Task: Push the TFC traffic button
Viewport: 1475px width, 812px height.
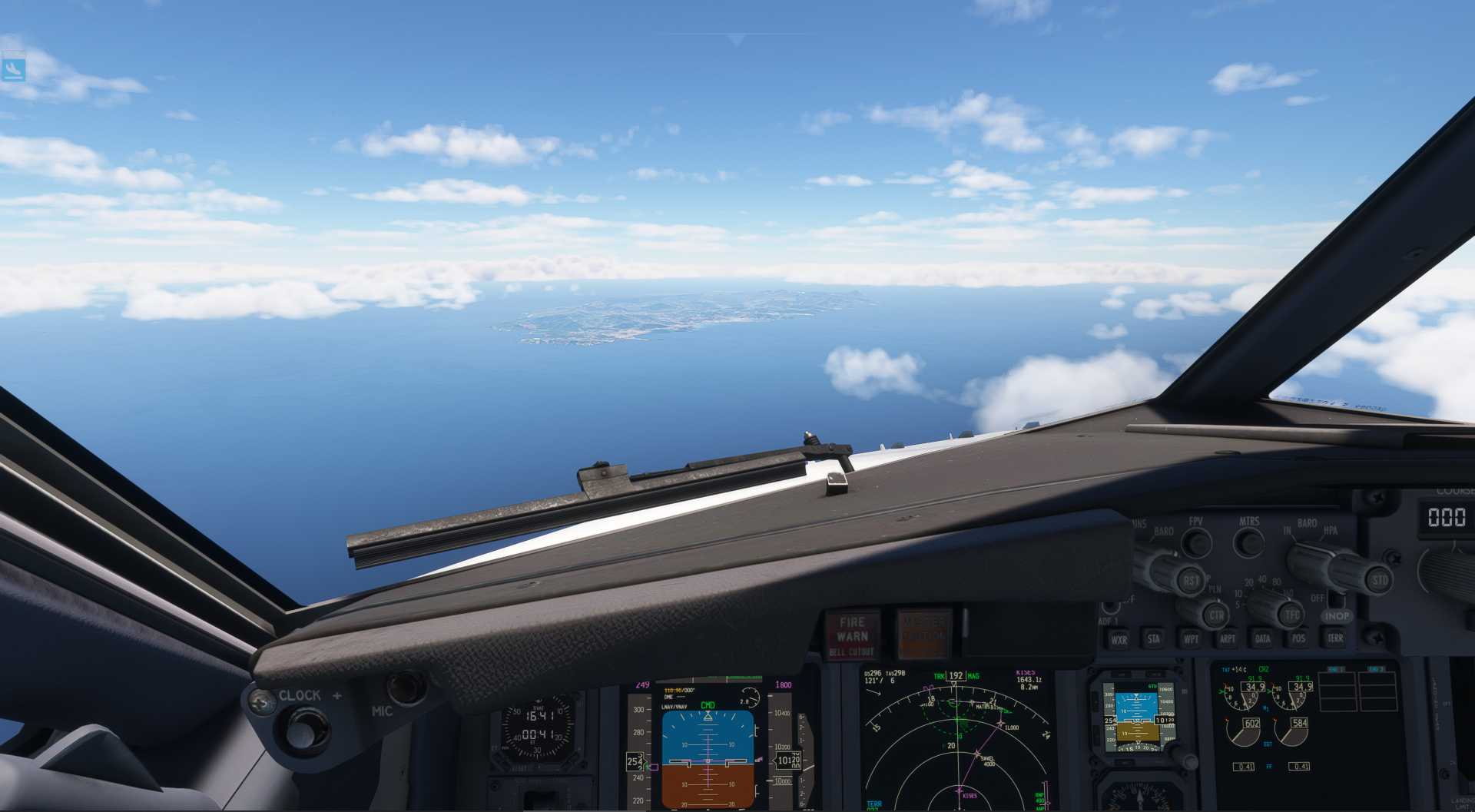Action: click(x=1292, y=615)
